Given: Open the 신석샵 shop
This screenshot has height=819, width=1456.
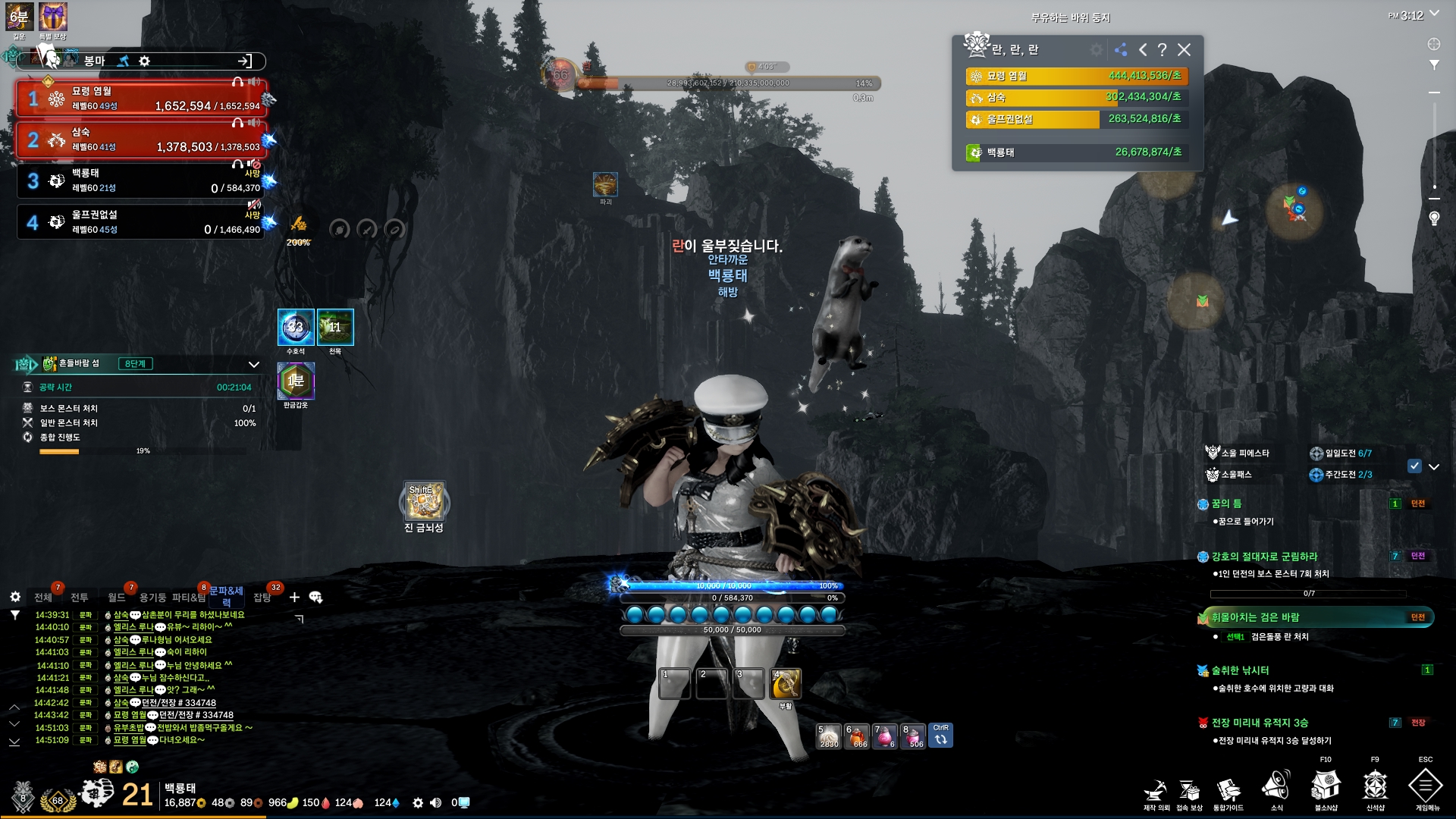Looking at the screenshot, I should click(x=1375, y=786).
